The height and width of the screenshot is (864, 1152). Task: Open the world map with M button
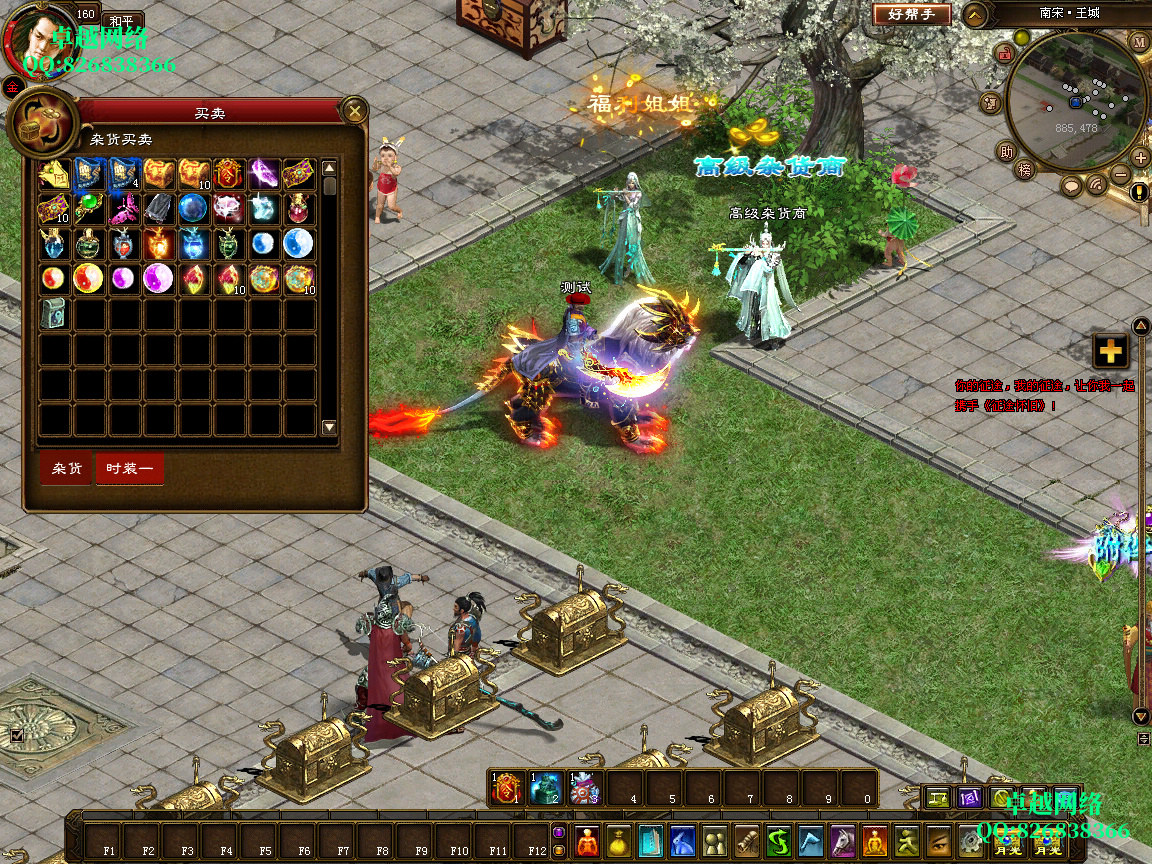[1139, 42]
